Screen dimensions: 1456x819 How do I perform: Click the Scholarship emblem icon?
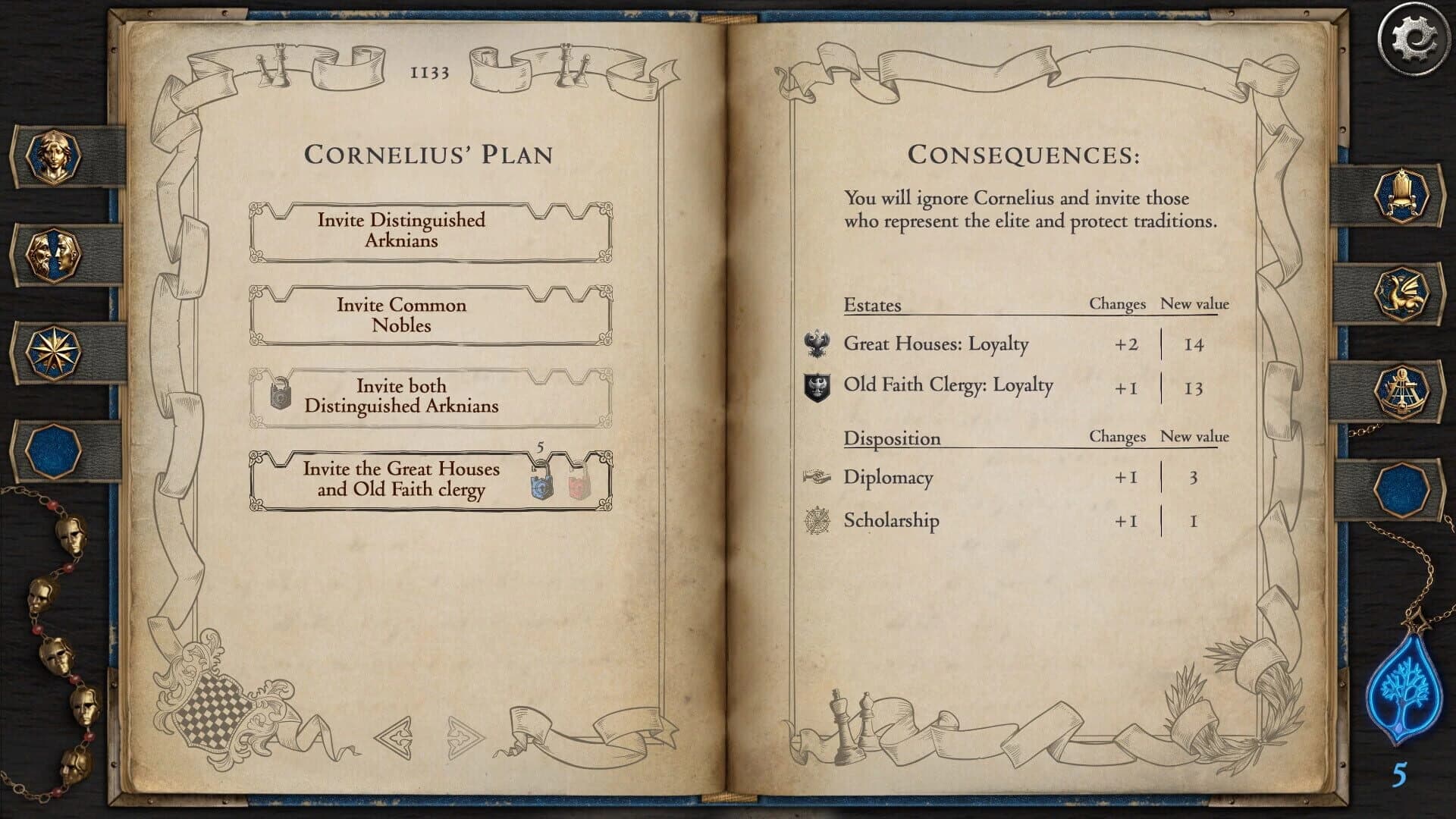pos(818,521)
